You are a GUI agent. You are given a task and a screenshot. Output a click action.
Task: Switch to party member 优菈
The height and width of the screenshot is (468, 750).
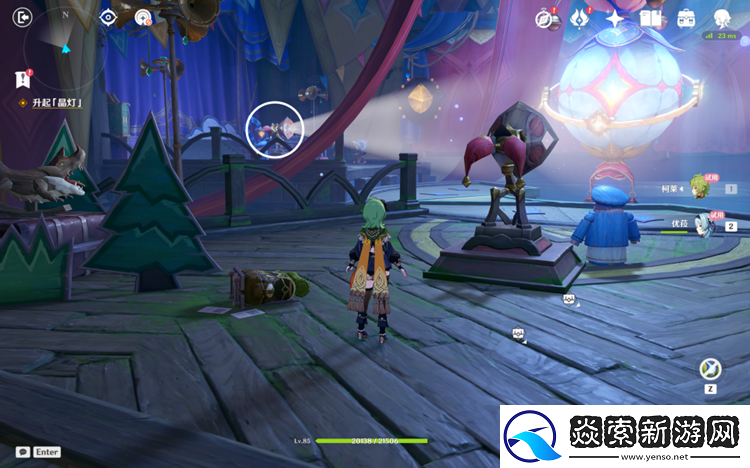(700, 223)
